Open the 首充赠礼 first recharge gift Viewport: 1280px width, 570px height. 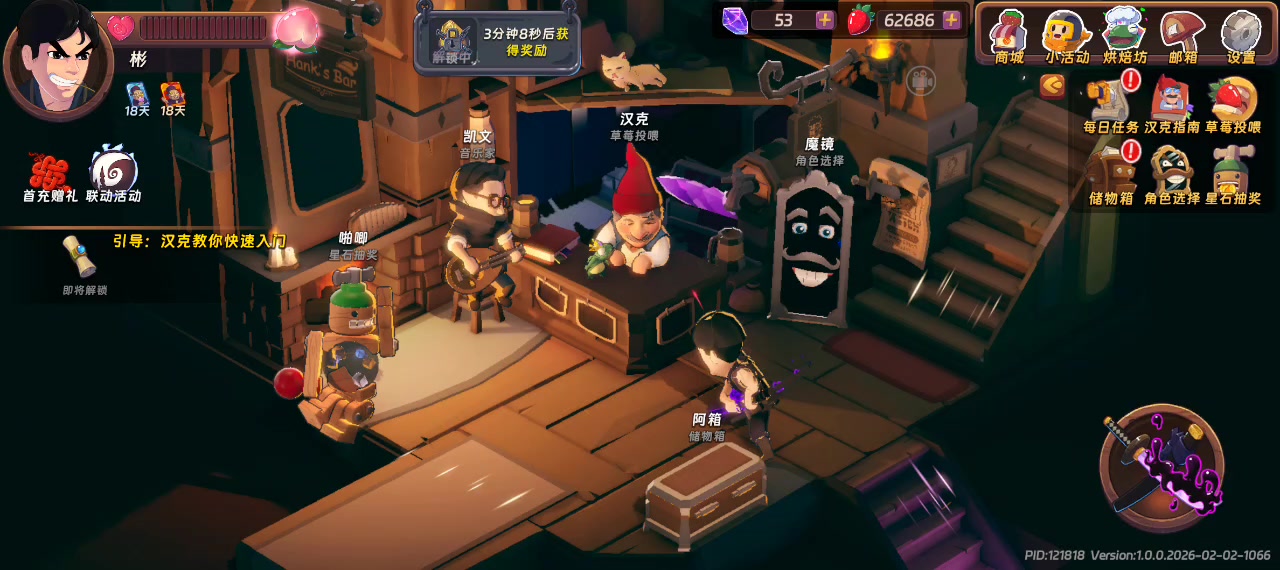(x=50, y=177)
